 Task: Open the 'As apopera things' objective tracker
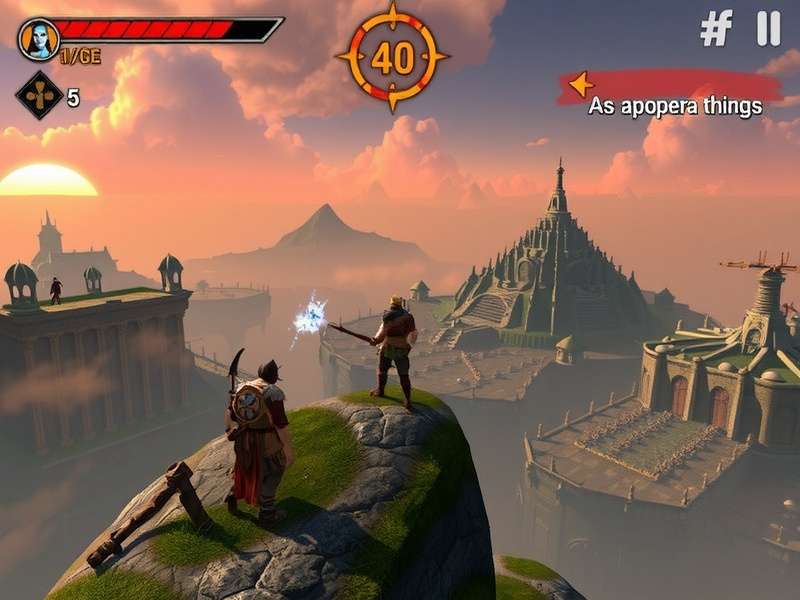point(670,97)
